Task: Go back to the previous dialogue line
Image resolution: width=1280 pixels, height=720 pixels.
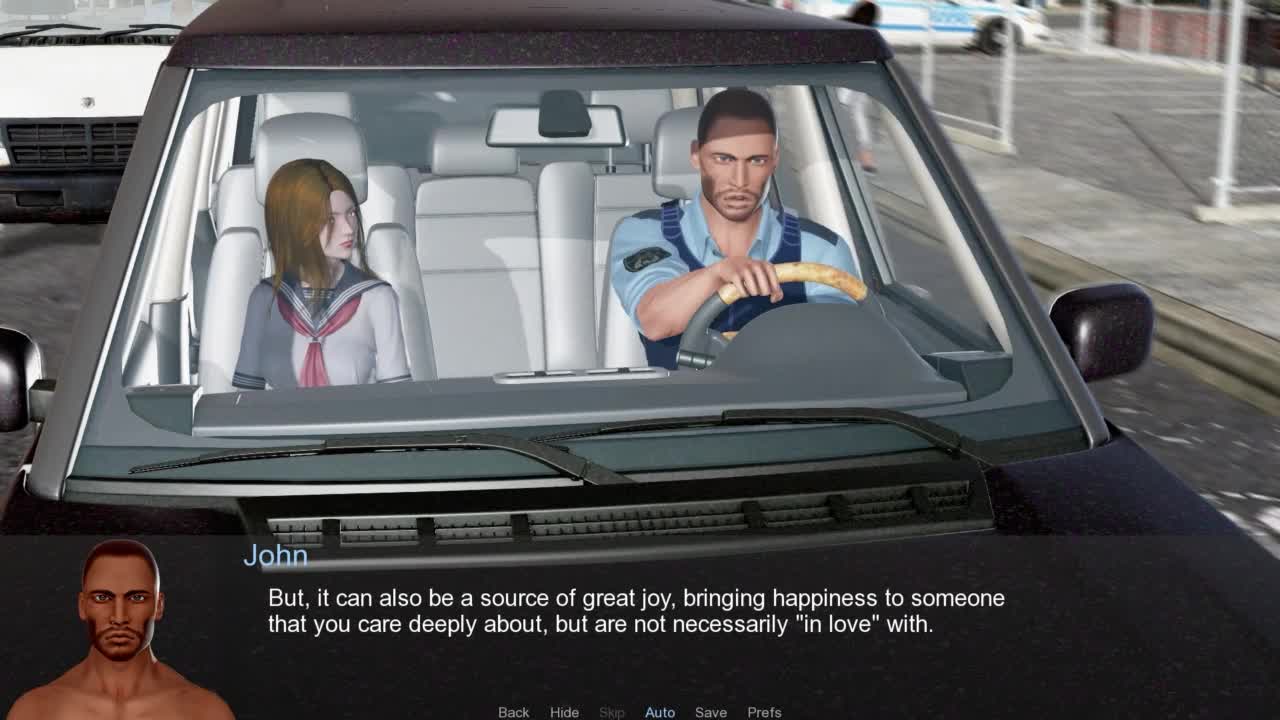Action: 513,712
